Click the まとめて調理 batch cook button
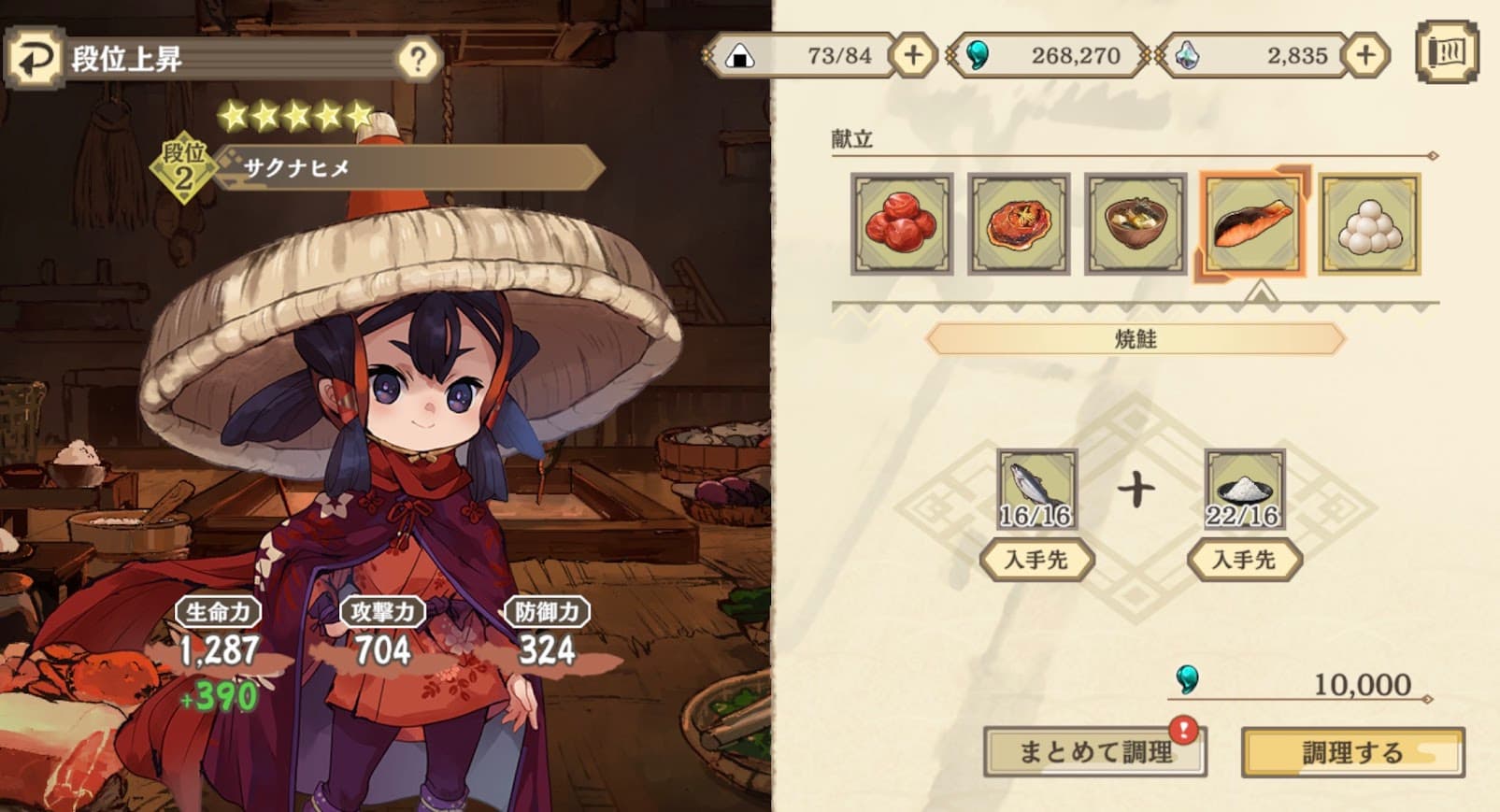This screenshot has width=1500, height=812. tap(1094, 751)
